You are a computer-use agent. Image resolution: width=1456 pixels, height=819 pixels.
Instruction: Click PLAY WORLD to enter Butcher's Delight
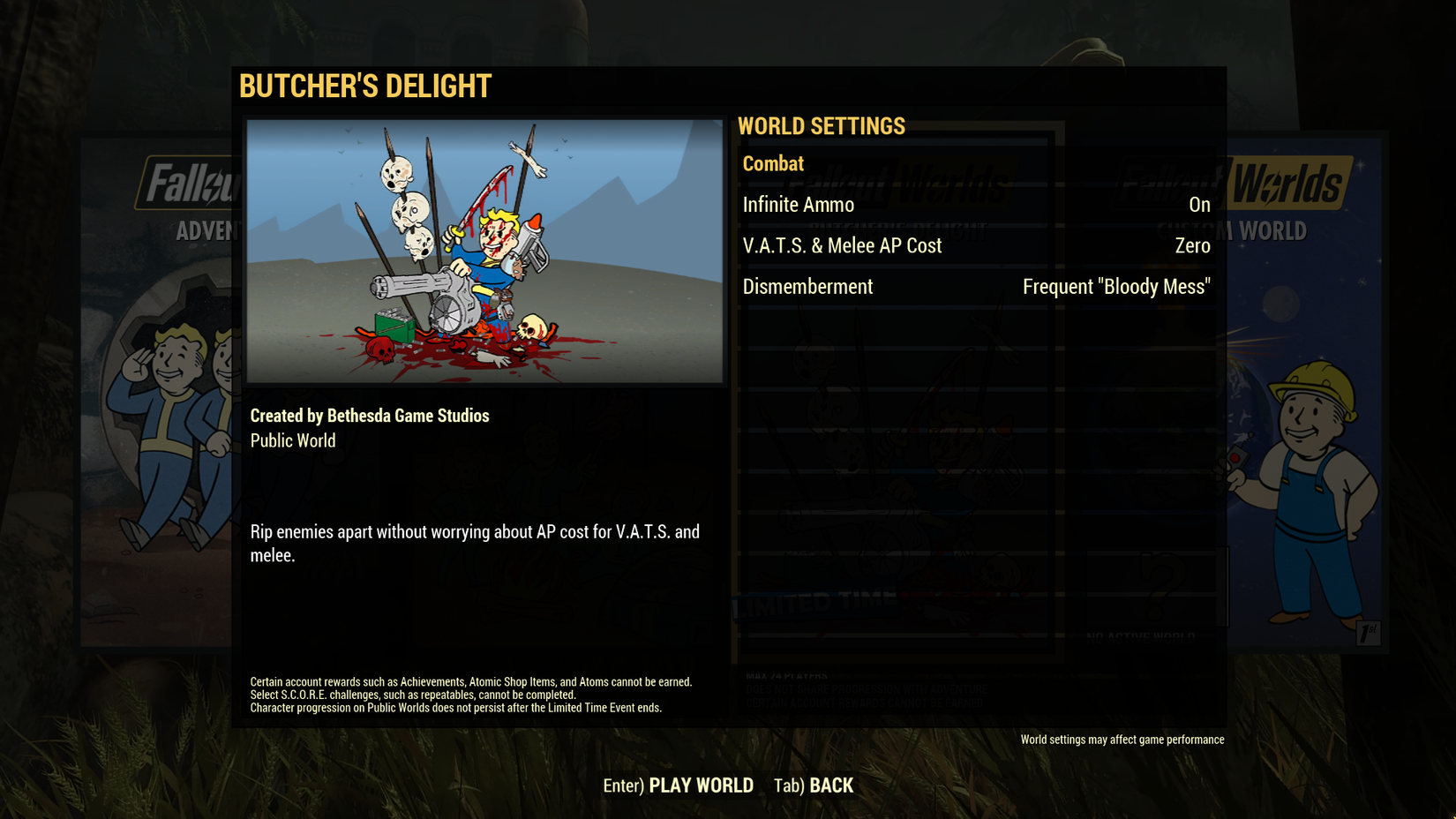point(698,785)
